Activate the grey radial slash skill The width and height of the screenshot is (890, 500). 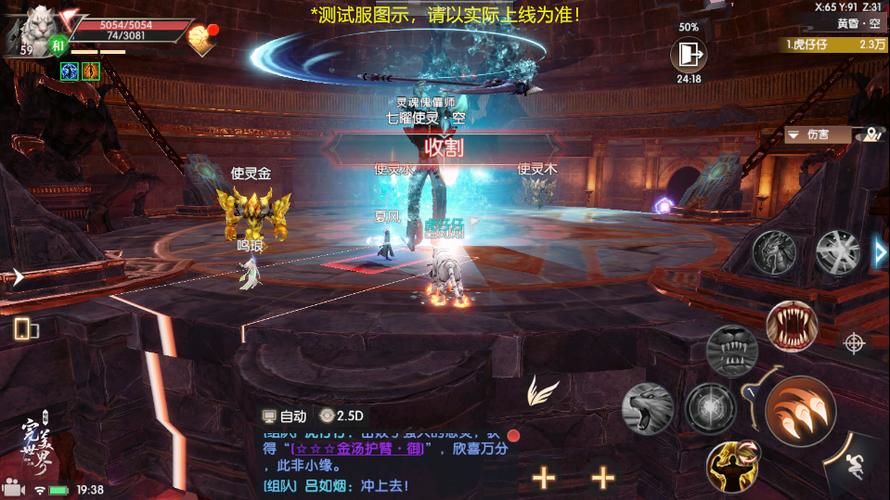(x=837, y=251)
